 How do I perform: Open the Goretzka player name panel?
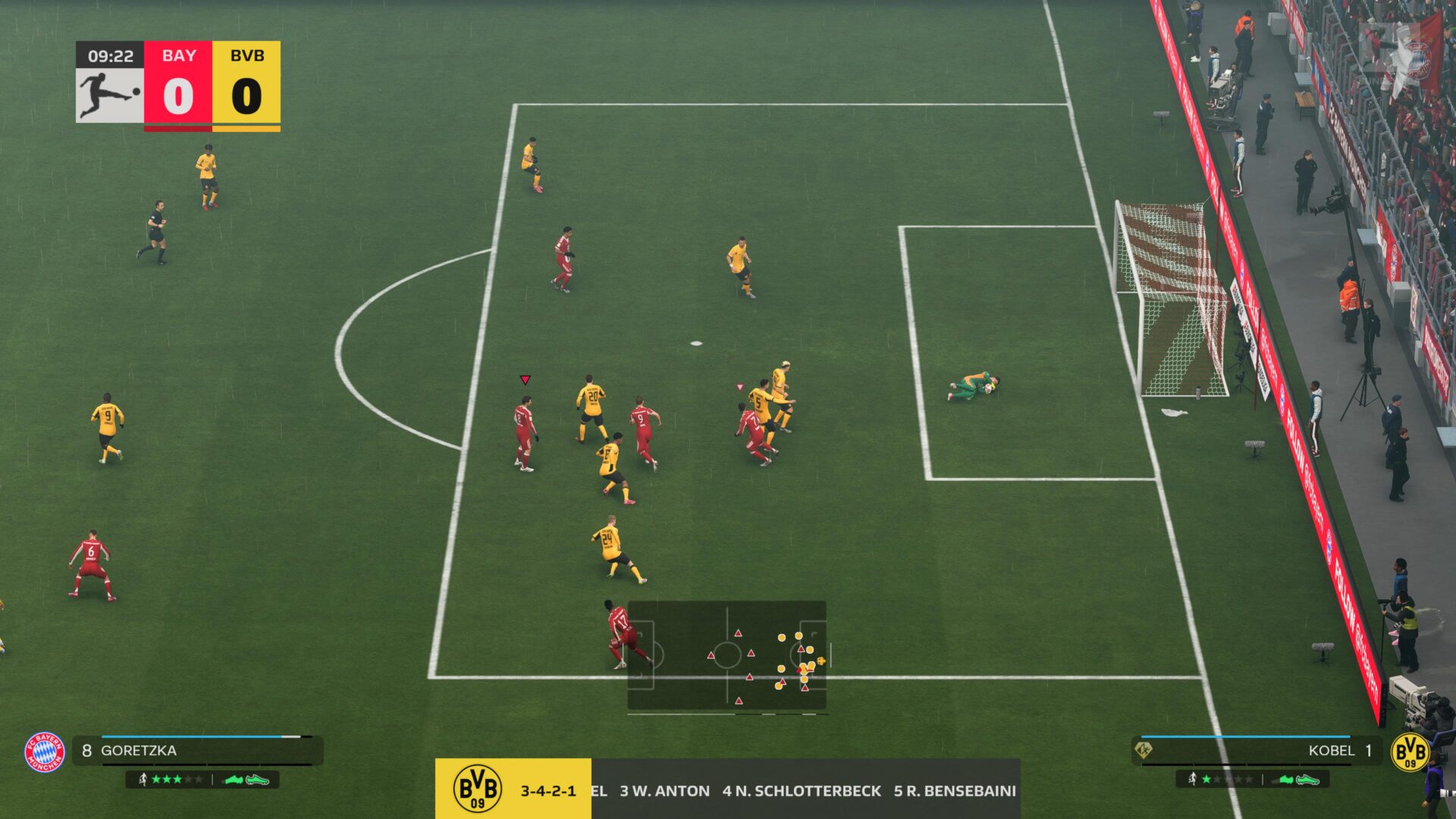pos(197,751)
